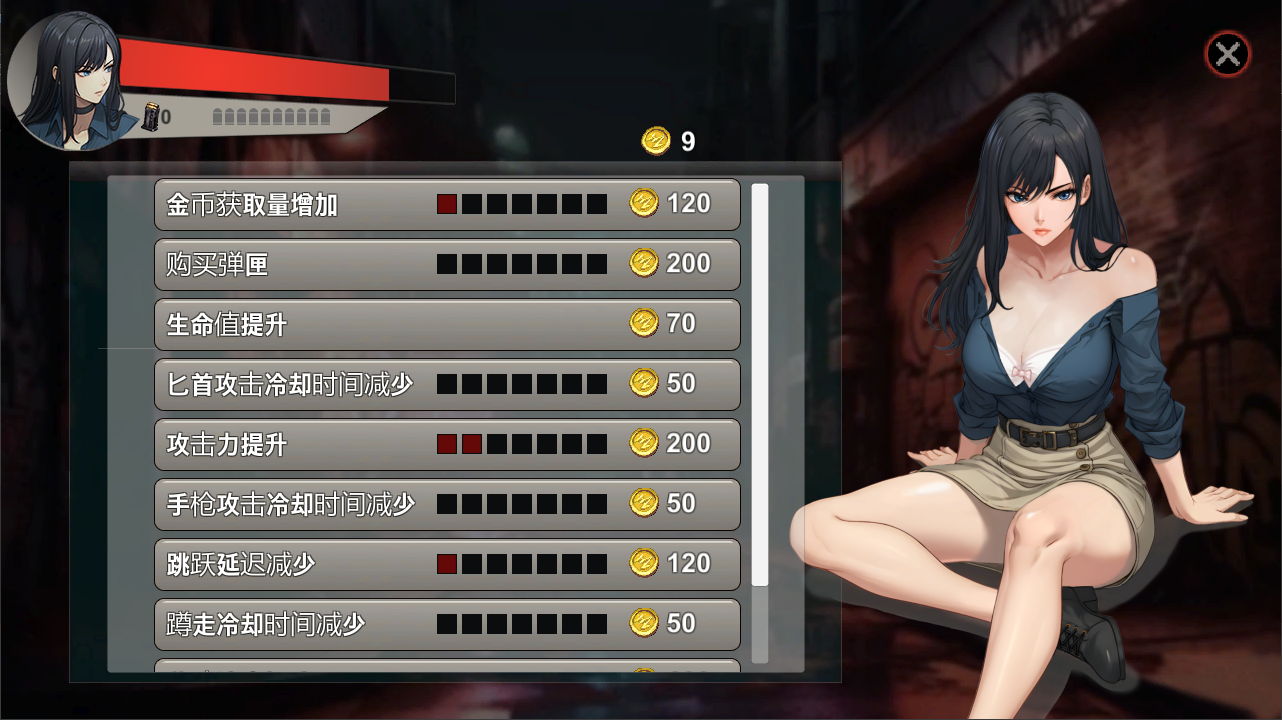Buy 手枪攻击冷却时间减少 upgrade
The width and height of the screenshot is (1282, 720).
point(447,505)
